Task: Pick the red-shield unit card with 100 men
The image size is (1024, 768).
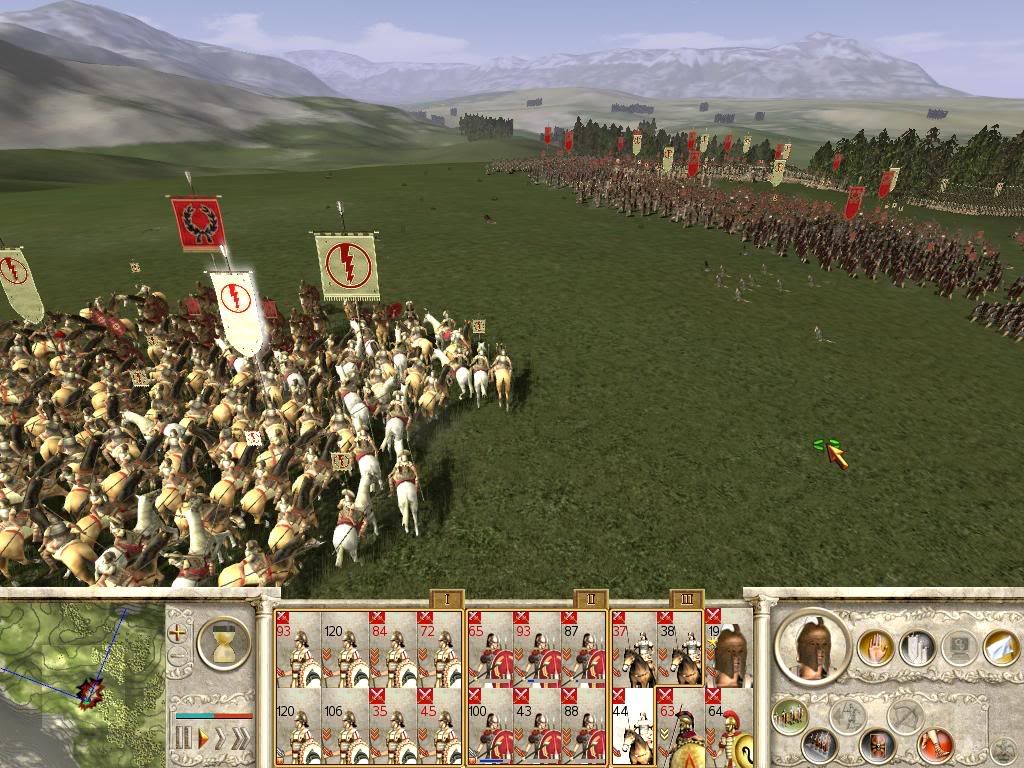Action: click(x=490, y=726)
